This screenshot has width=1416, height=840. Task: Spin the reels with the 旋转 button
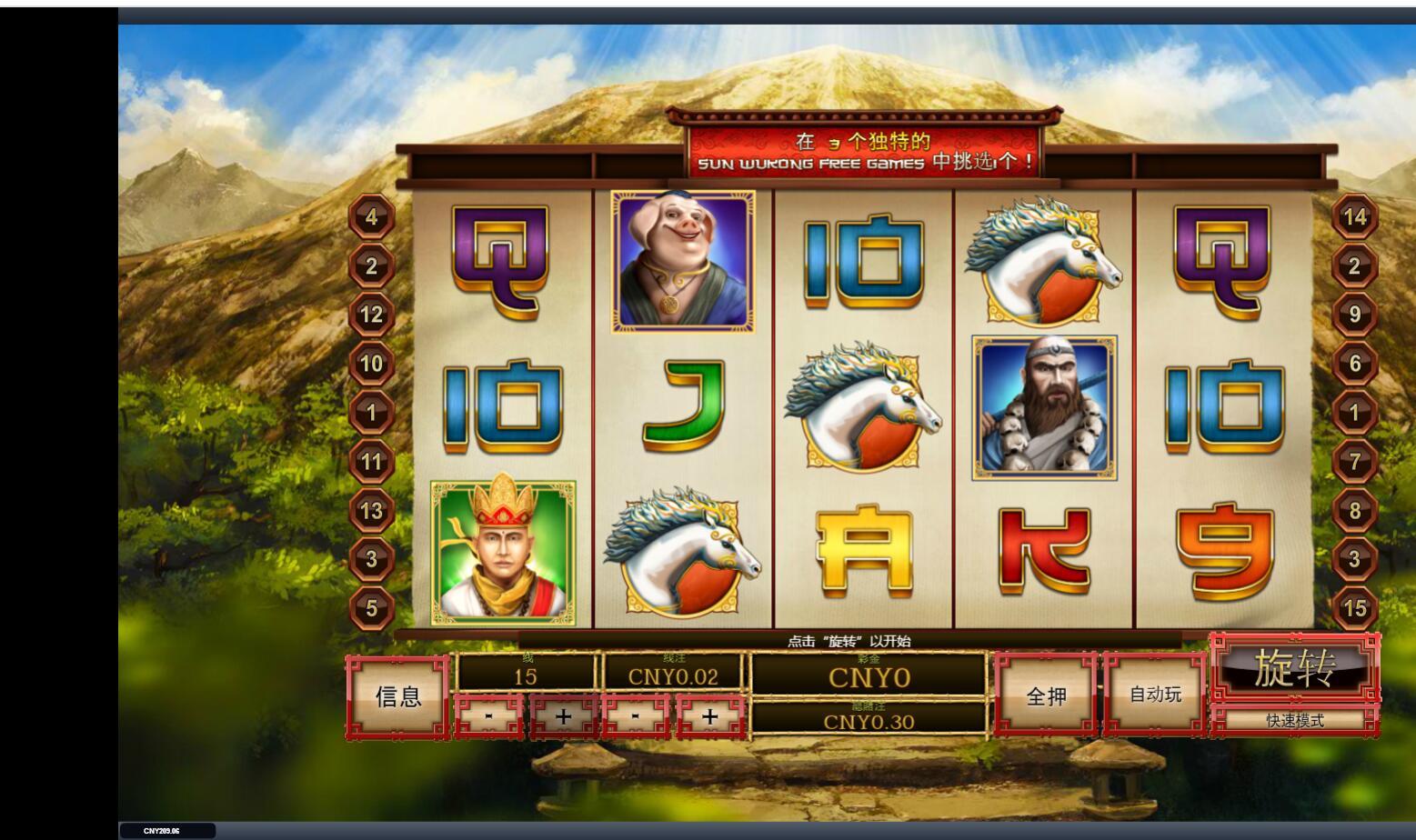[1295, 668]
